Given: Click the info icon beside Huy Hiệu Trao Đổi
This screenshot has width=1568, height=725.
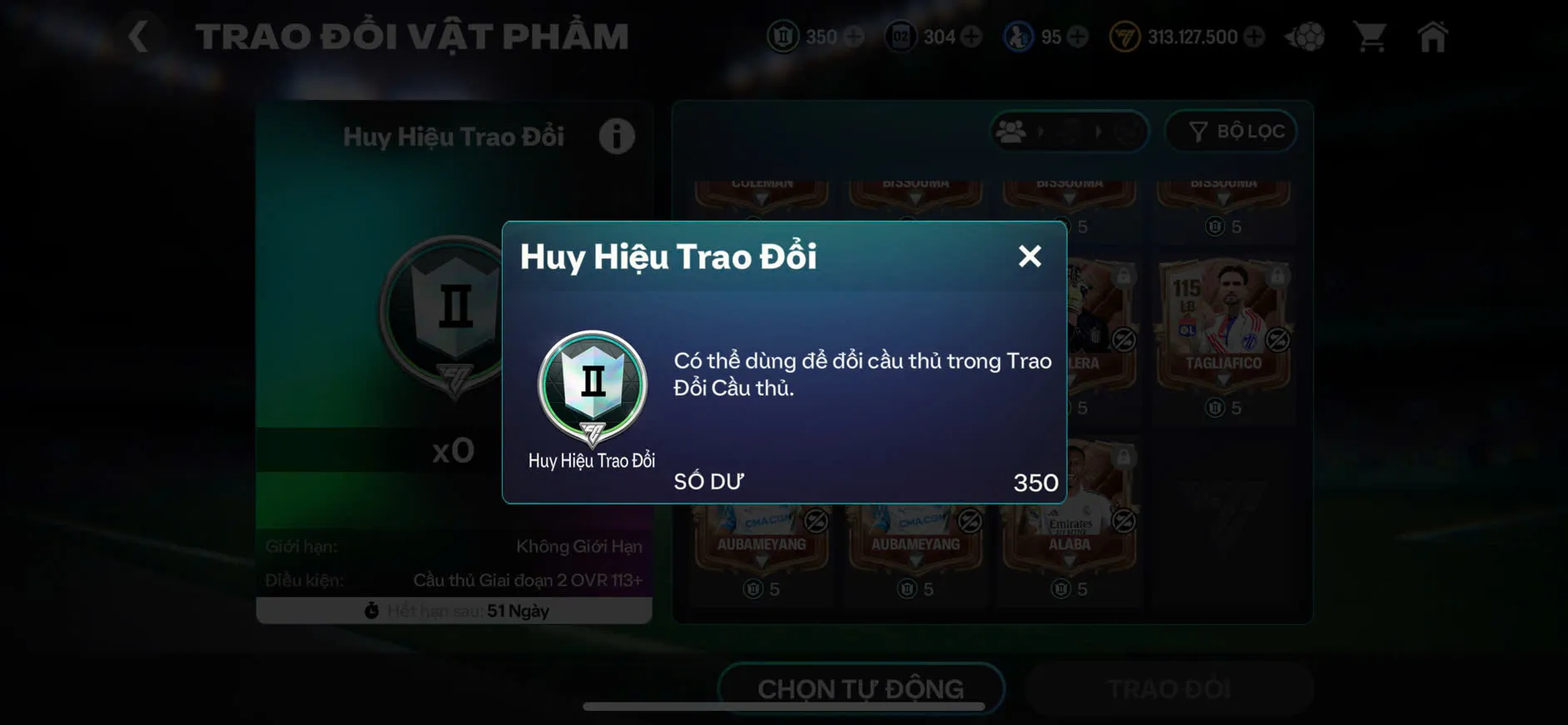Looking at the screenshot, I should tap(616, 137).
